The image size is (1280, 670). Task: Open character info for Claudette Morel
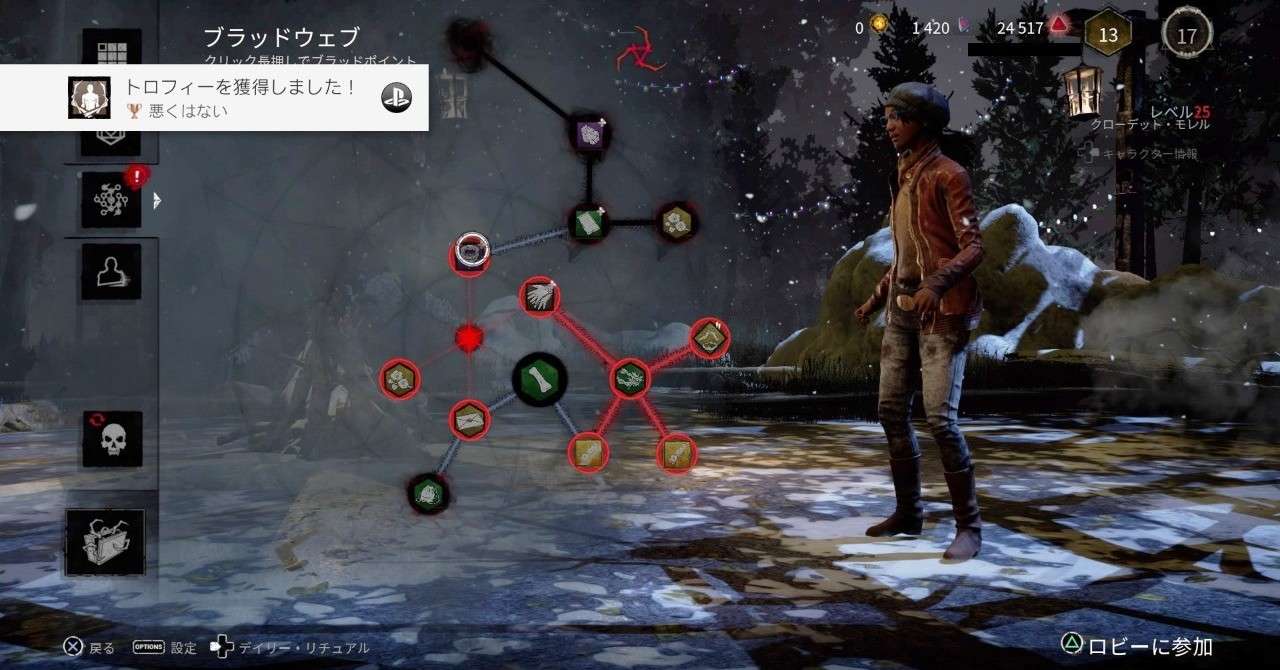1148,153
